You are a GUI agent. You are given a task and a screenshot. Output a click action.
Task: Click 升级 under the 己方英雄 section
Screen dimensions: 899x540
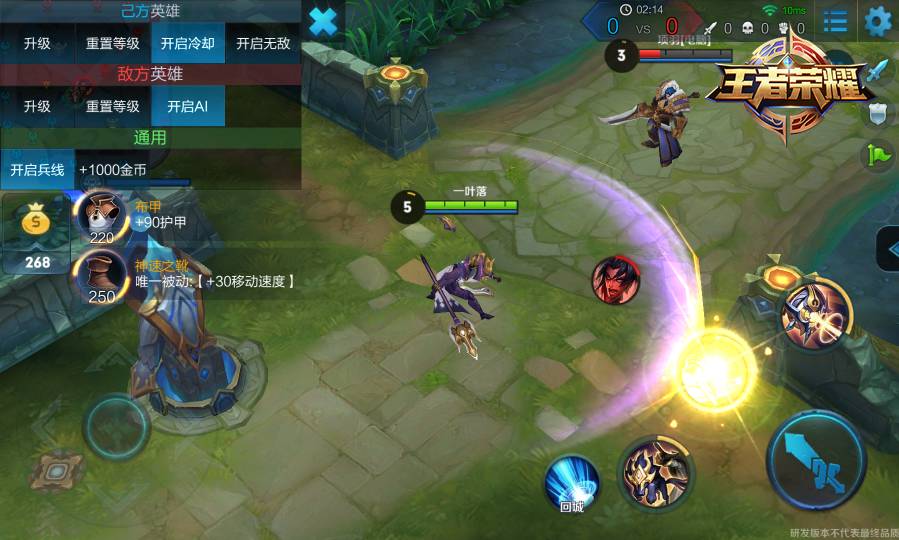click(37, 44)
